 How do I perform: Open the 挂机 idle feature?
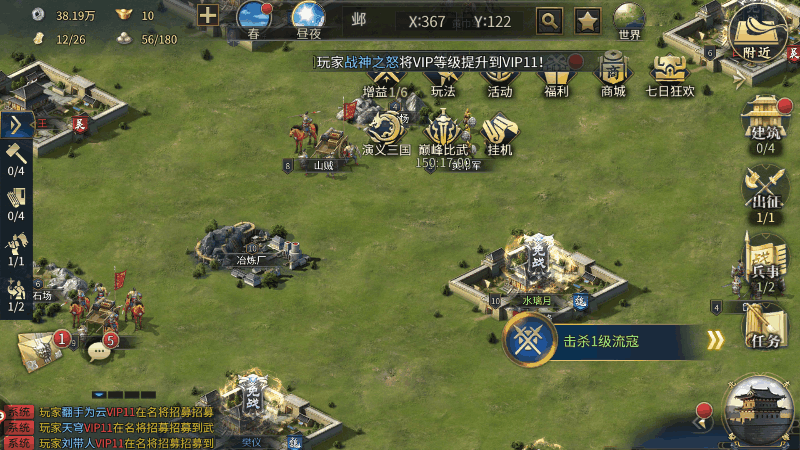(x=497, y=133)
